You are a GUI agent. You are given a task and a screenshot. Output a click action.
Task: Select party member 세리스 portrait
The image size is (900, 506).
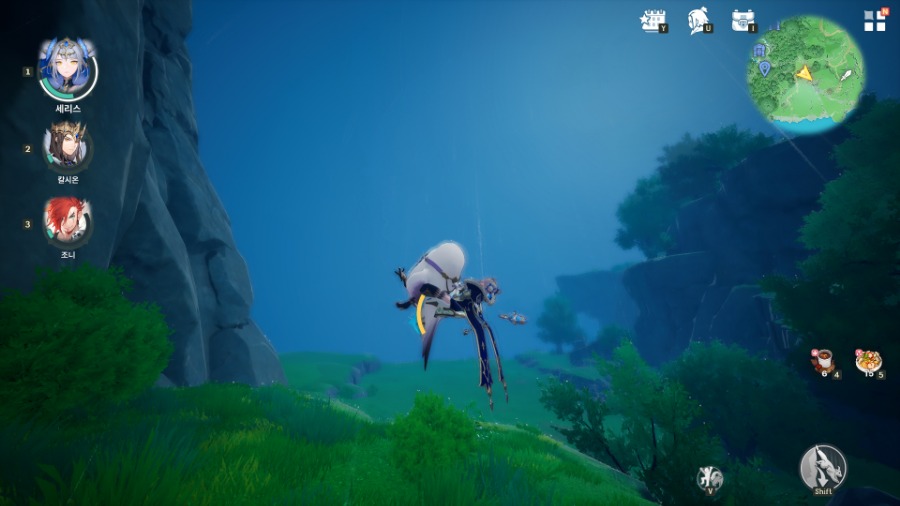coord(67,69)
